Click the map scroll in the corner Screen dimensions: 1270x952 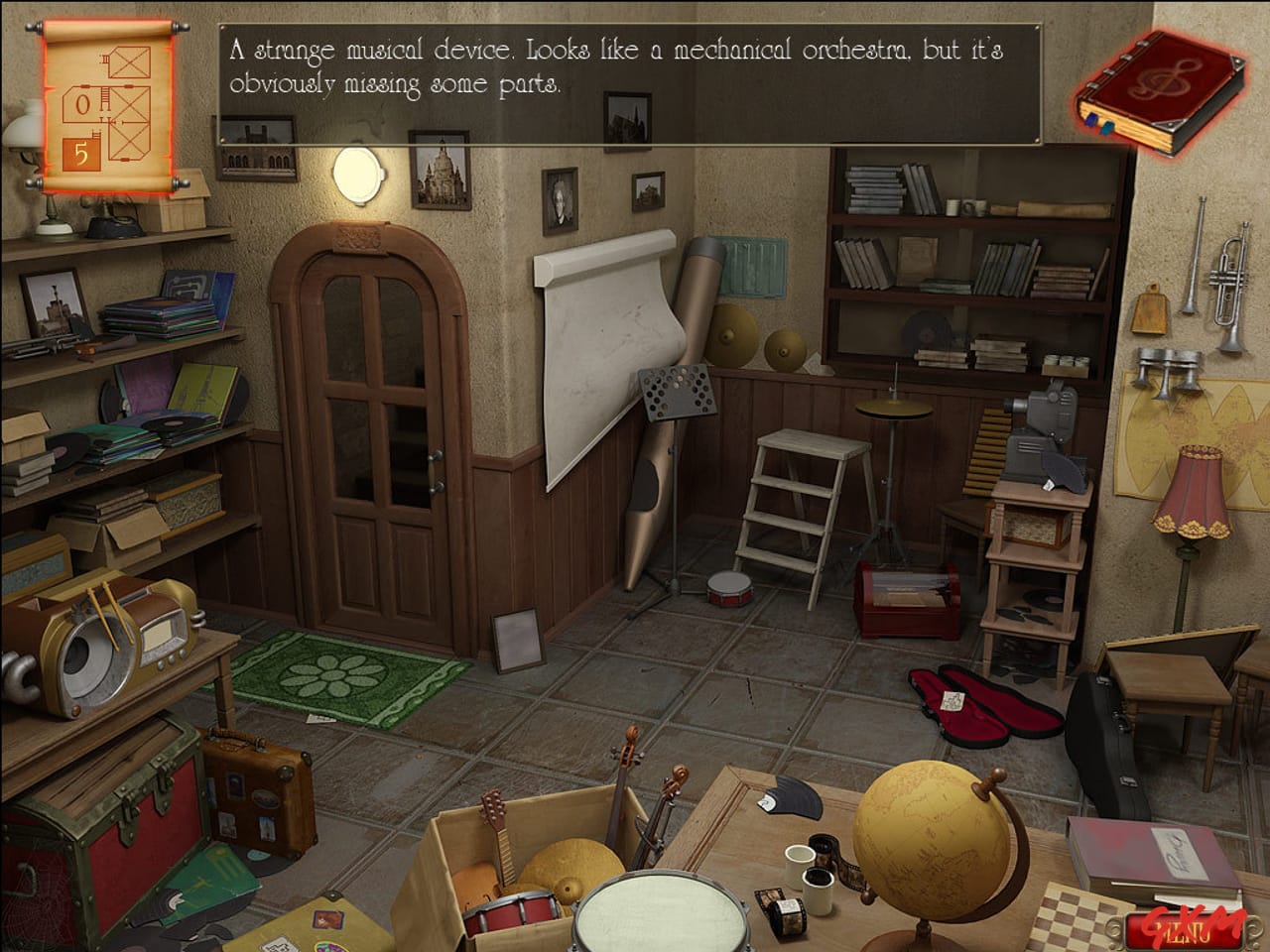104,104
